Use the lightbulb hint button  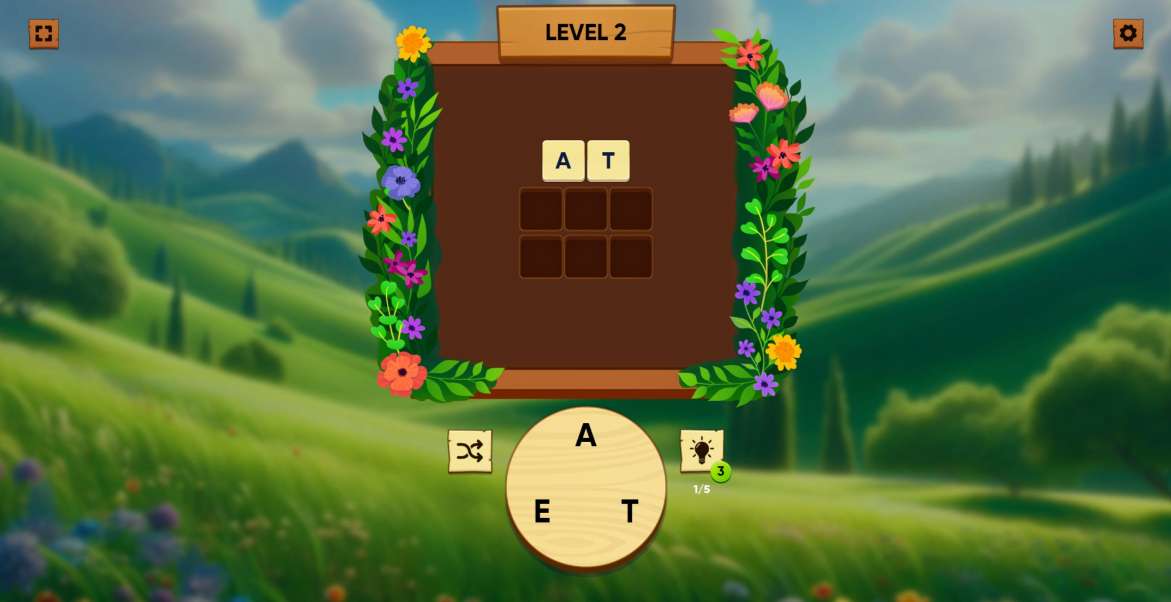[701, 450]
